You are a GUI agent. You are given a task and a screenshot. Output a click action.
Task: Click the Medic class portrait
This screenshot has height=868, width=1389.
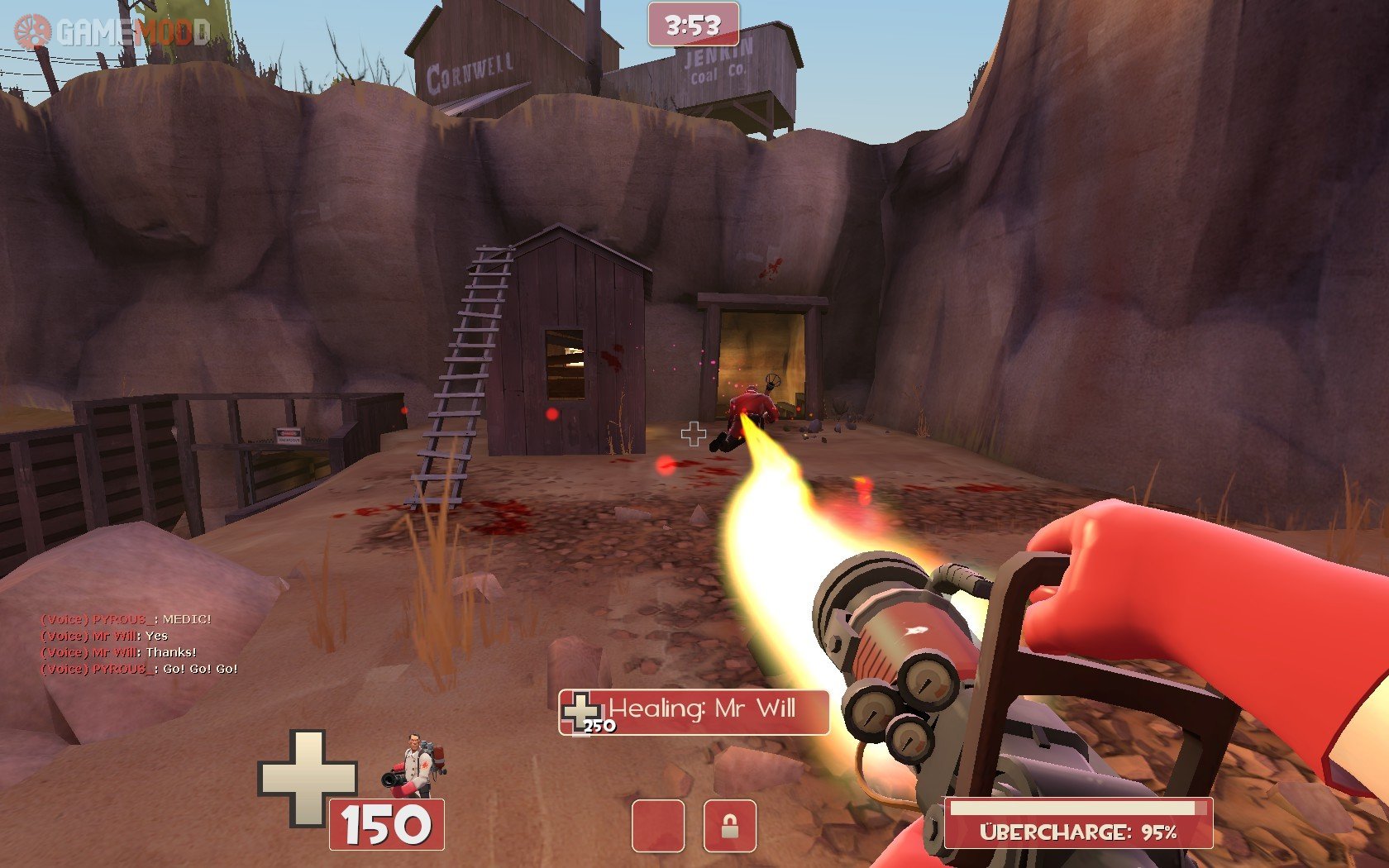point(415,765)
